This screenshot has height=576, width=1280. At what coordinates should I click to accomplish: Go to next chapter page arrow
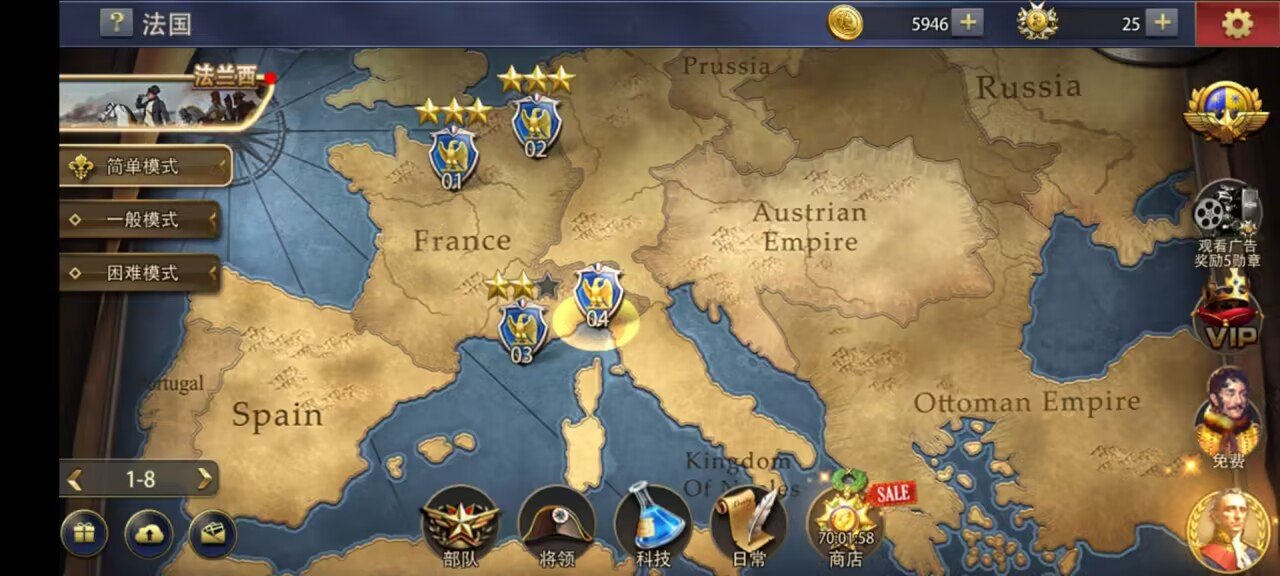pos(204,479)
